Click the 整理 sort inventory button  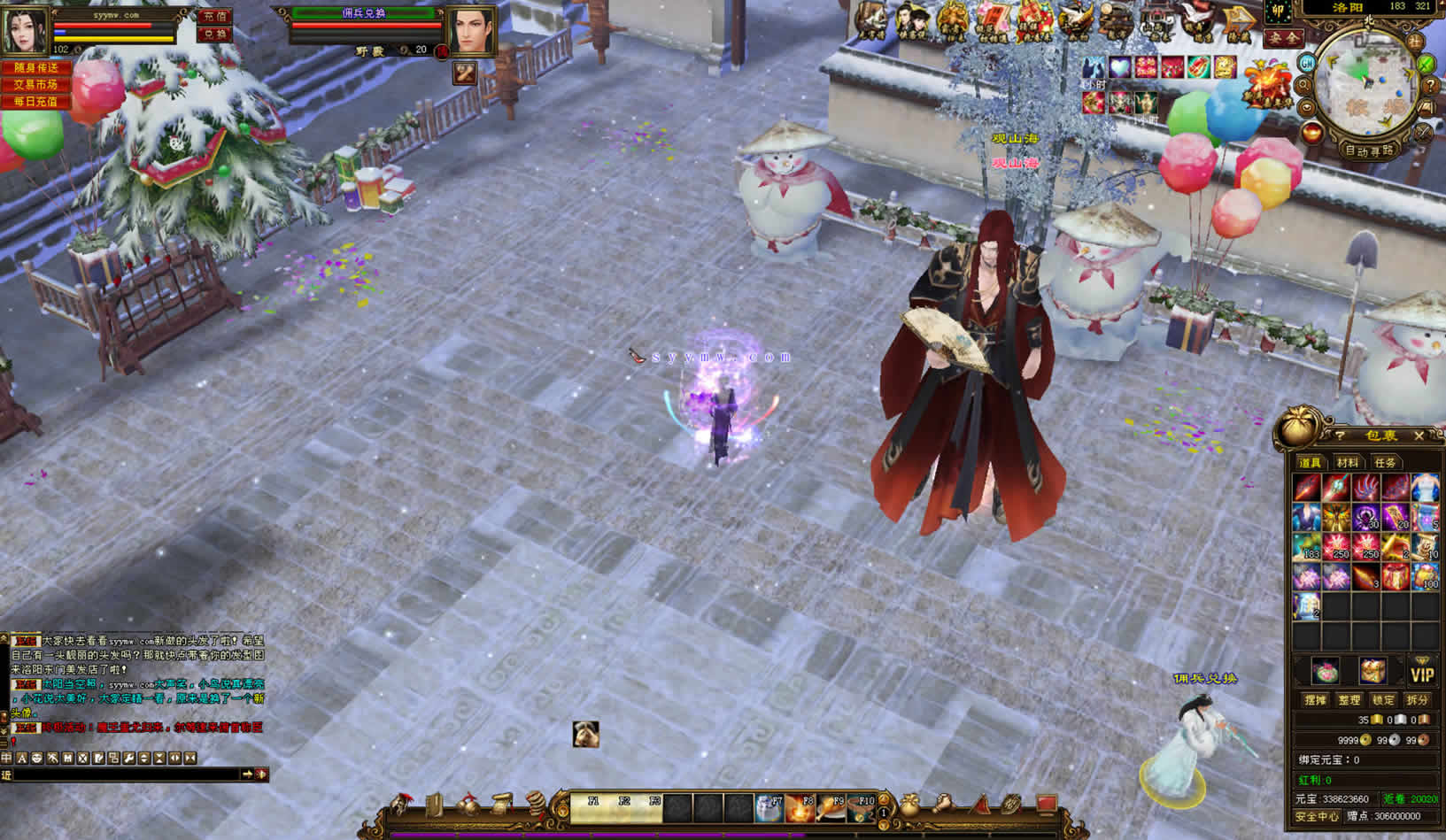(1349, 700)
